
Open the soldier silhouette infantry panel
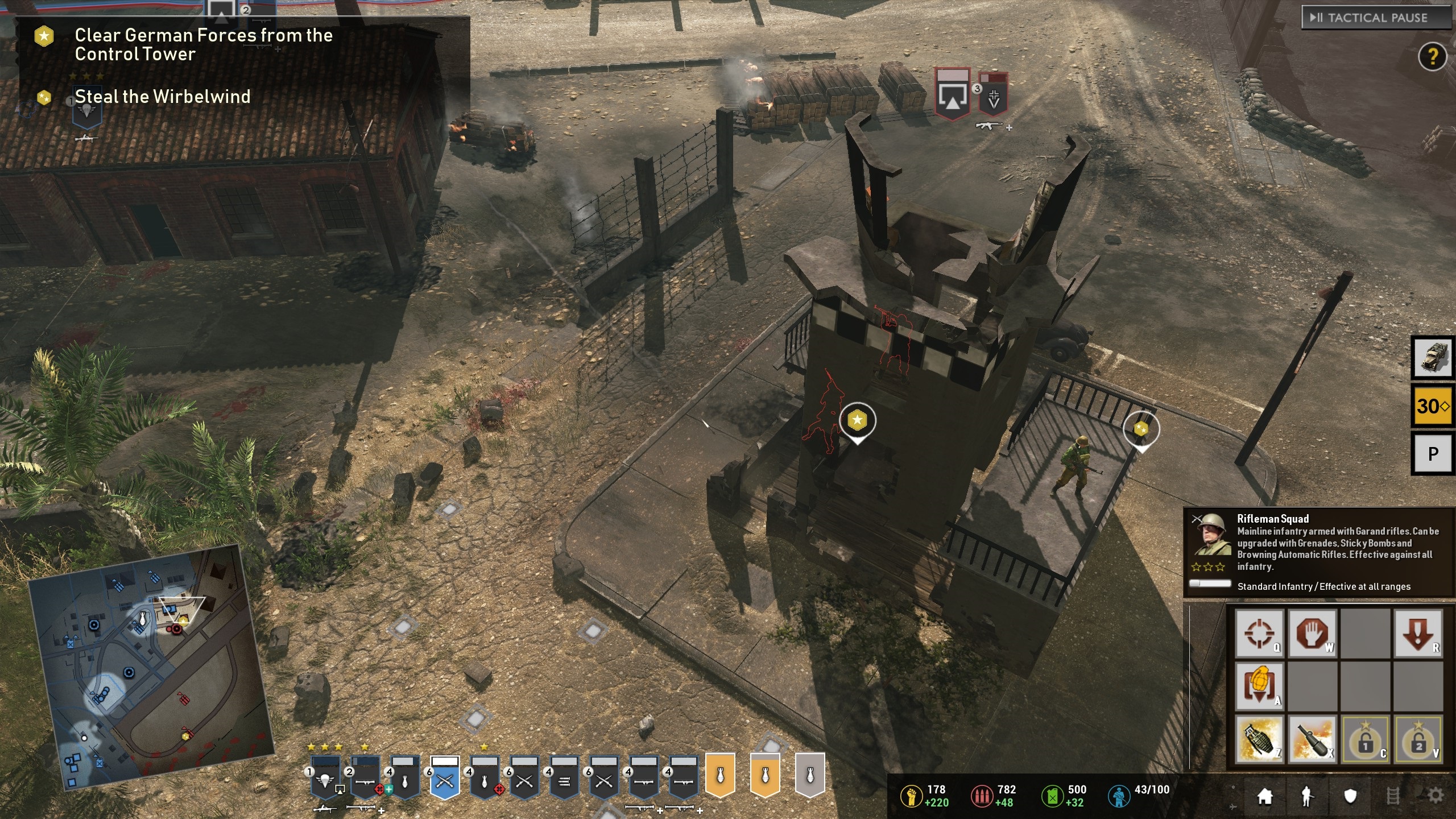coord(1307,796)
